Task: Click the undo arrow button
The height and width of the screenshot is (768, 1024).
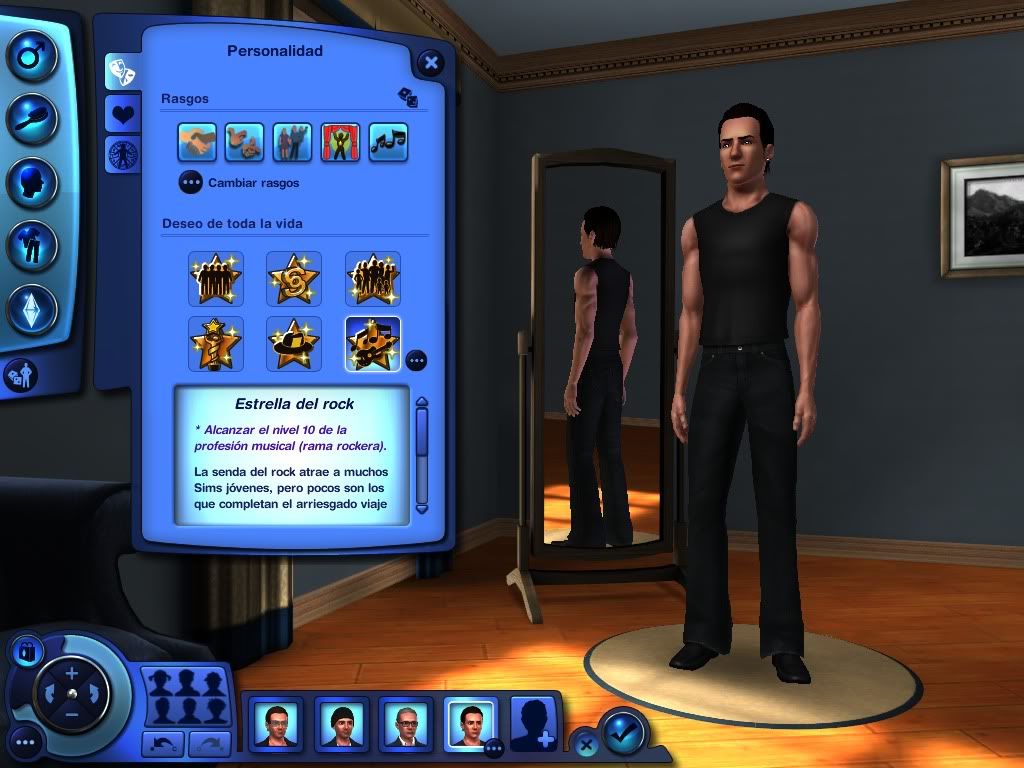Action: 163,743
